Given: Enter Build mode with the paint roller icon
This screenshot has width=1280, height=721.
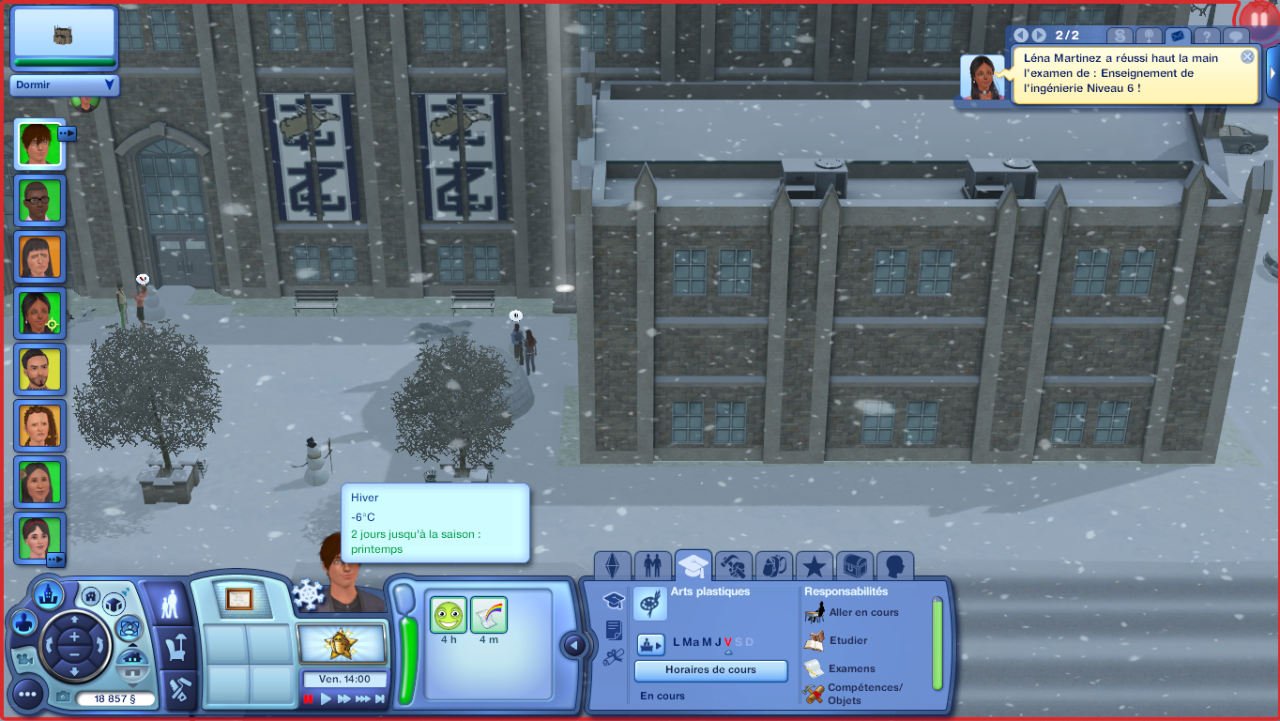Looking at the screenshot, I should (x=180, y=689).
